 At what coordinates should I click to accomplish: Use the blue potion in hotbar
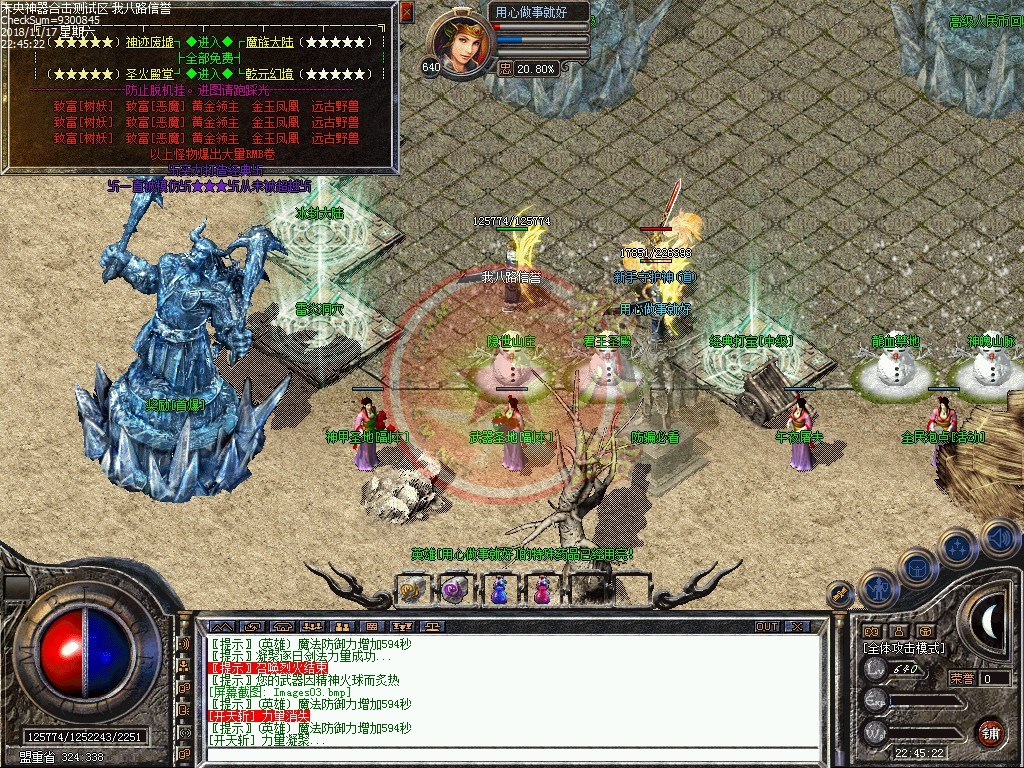point(498,591)
